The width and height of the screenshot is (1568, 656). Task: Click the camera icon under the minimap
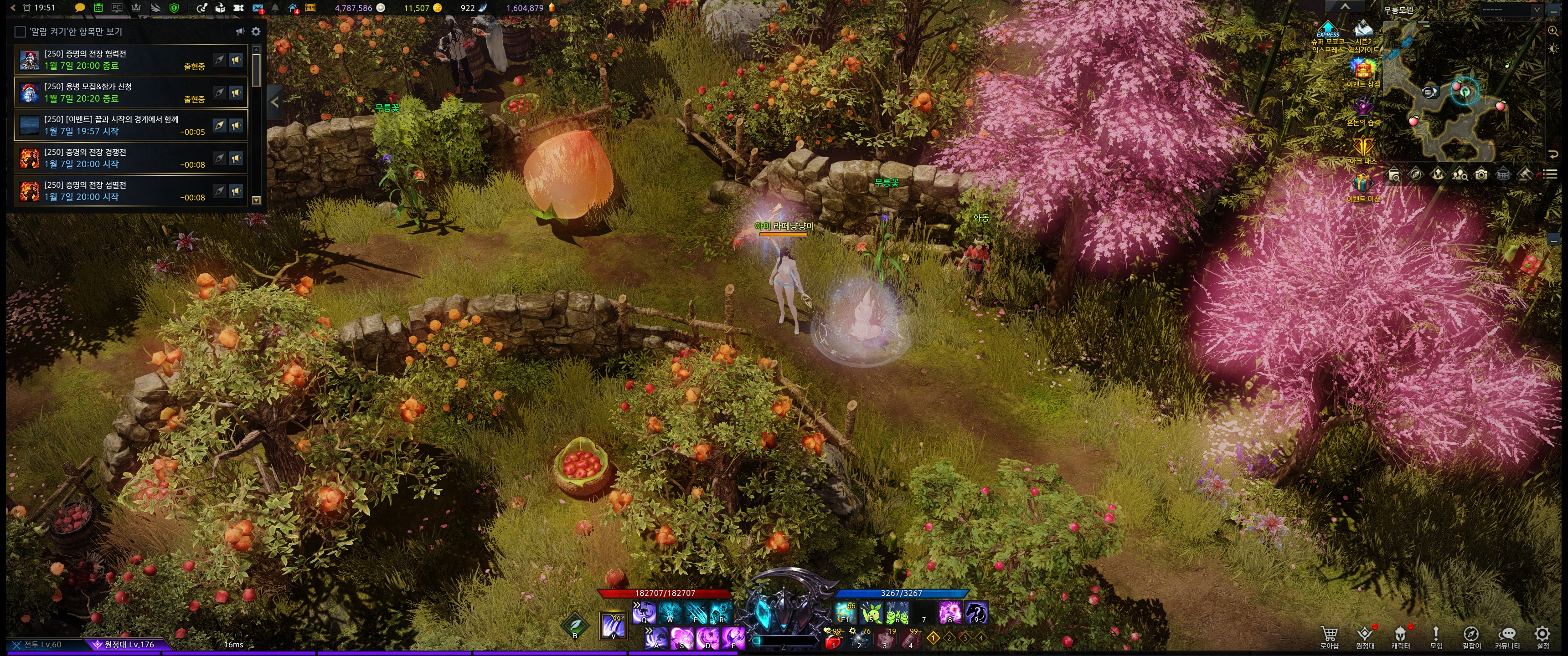tap(1481, 175)
